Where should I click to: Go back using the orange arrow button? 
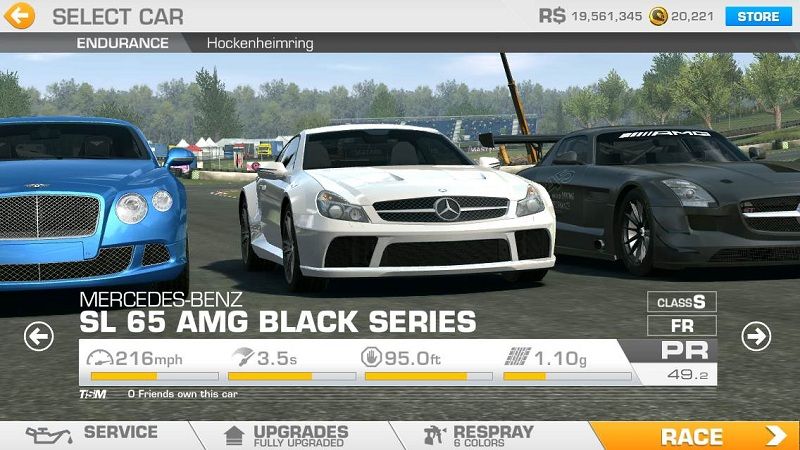tap(20, 16)
